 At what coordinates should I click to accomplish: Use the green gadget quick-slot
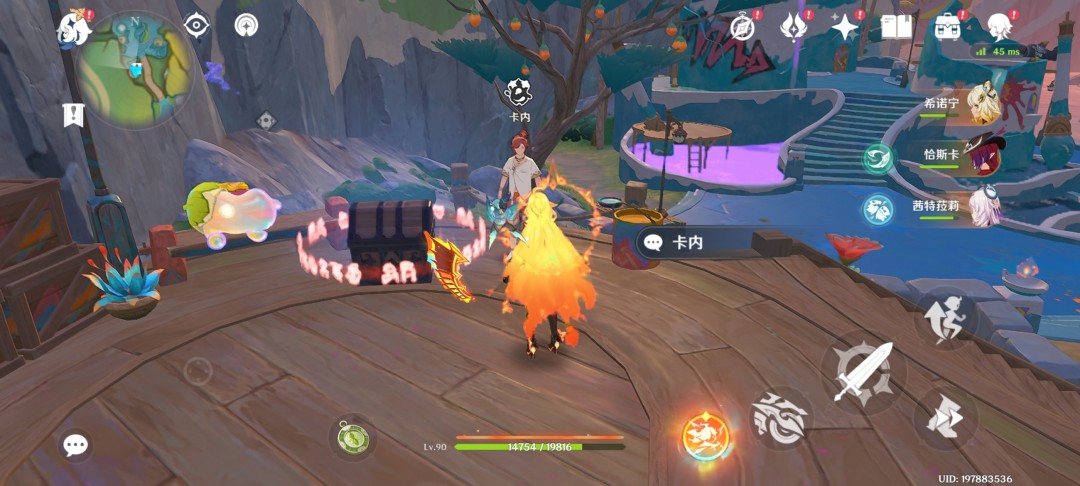(x=352, y=437)
